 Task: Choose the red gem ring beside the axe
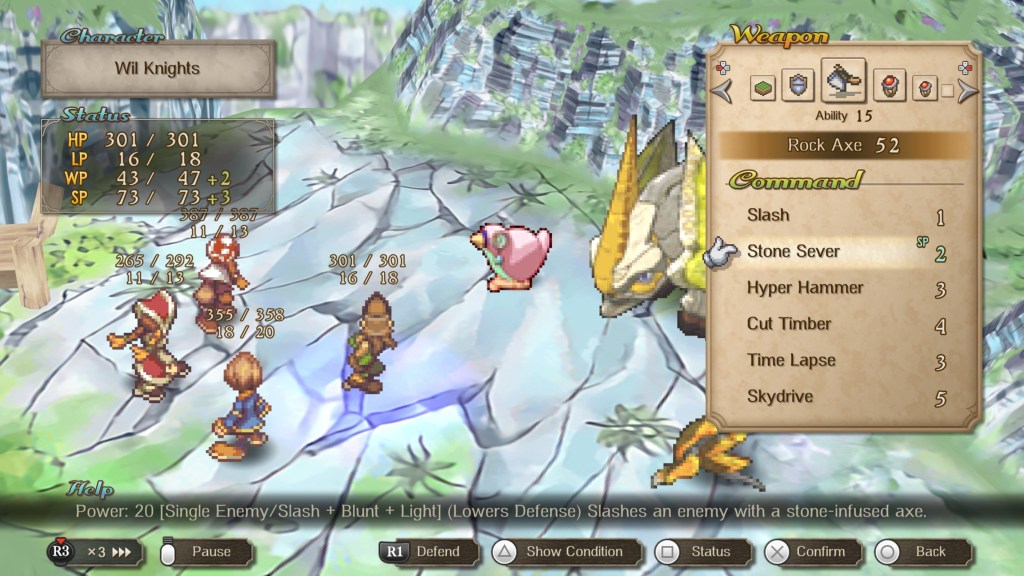(x=888, y=86)
